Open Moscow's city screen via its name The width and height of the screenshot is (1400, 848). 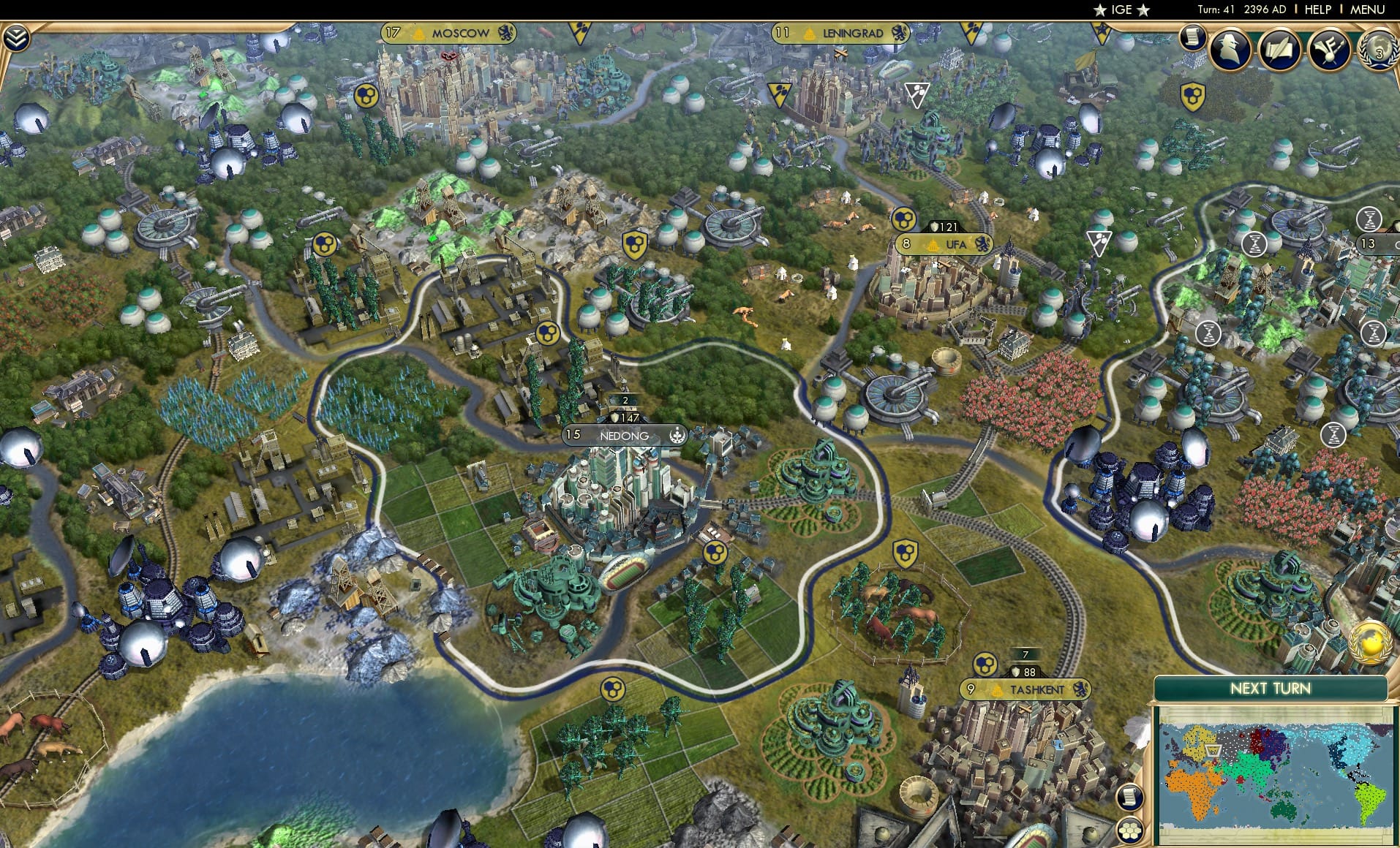[x=459, y=32]
